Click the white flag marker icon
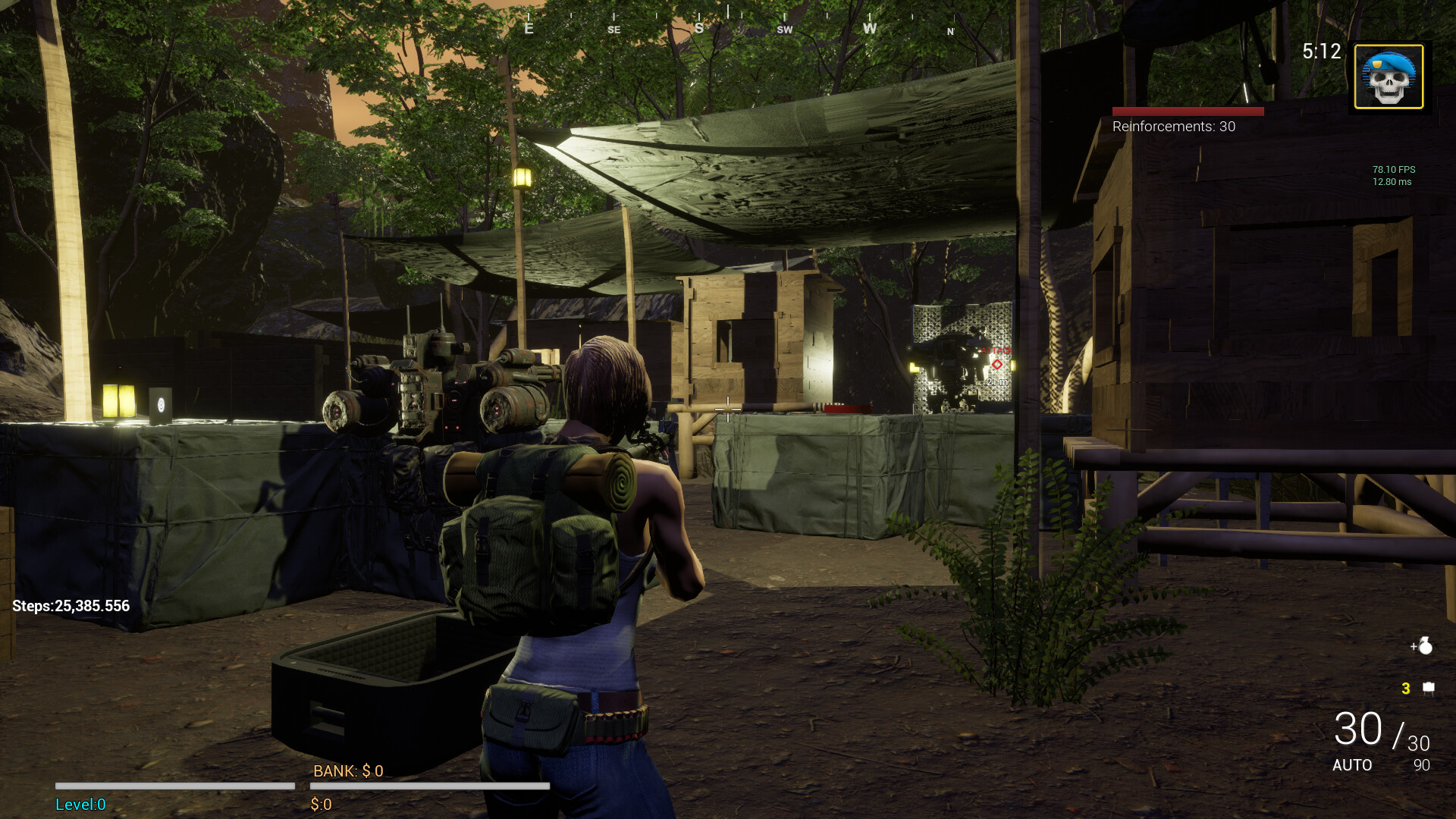 pyautogui.click(x=1428, y=689)
